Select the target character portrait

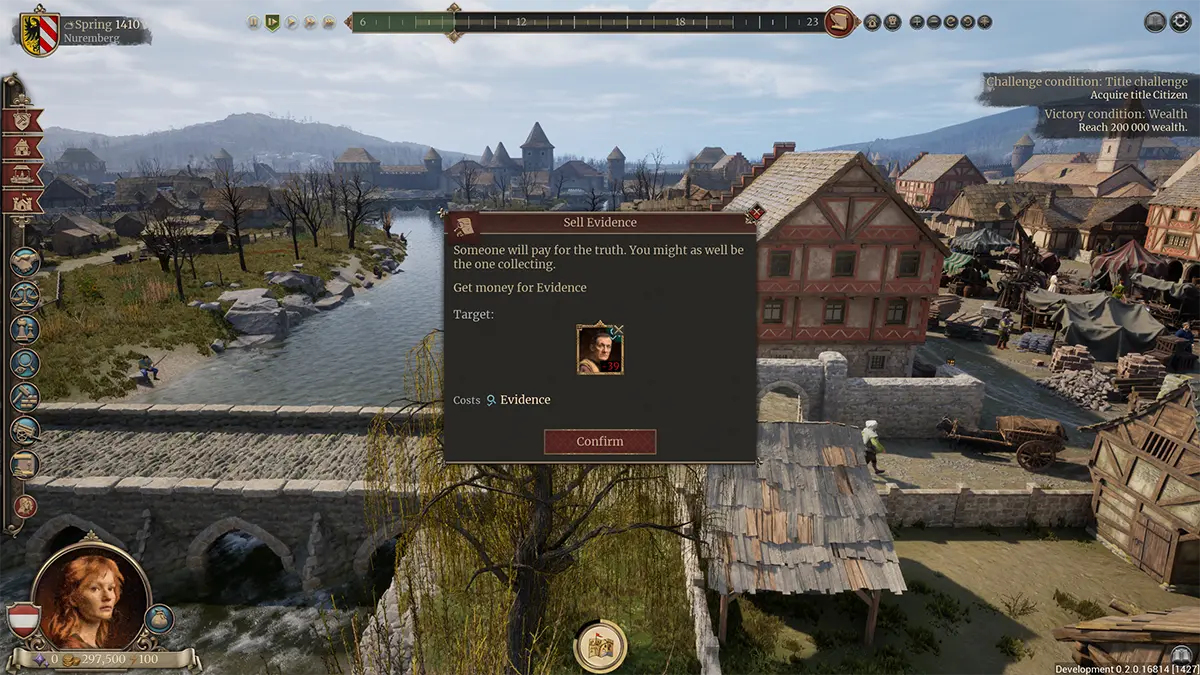tap(600, 349)
